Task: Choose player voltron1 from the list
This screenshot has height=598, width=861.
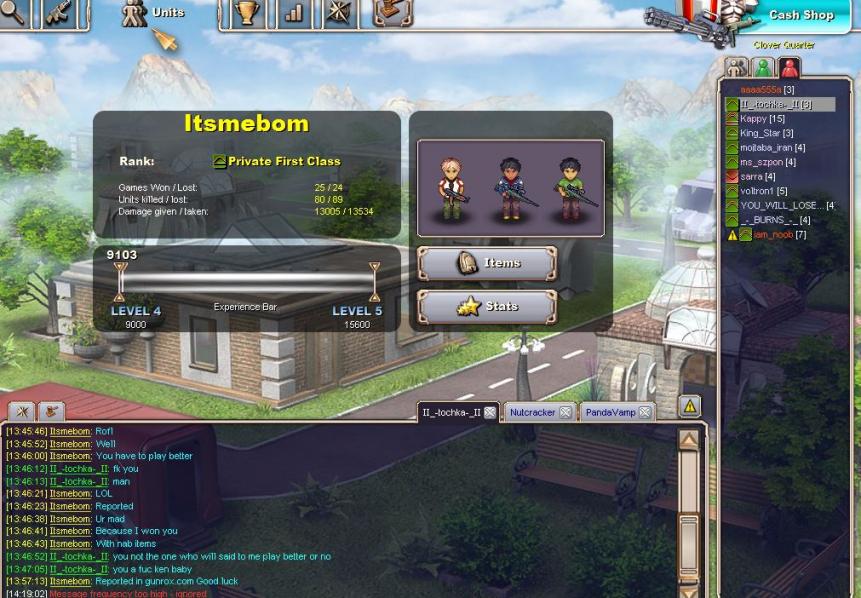Action: point(763,191)
